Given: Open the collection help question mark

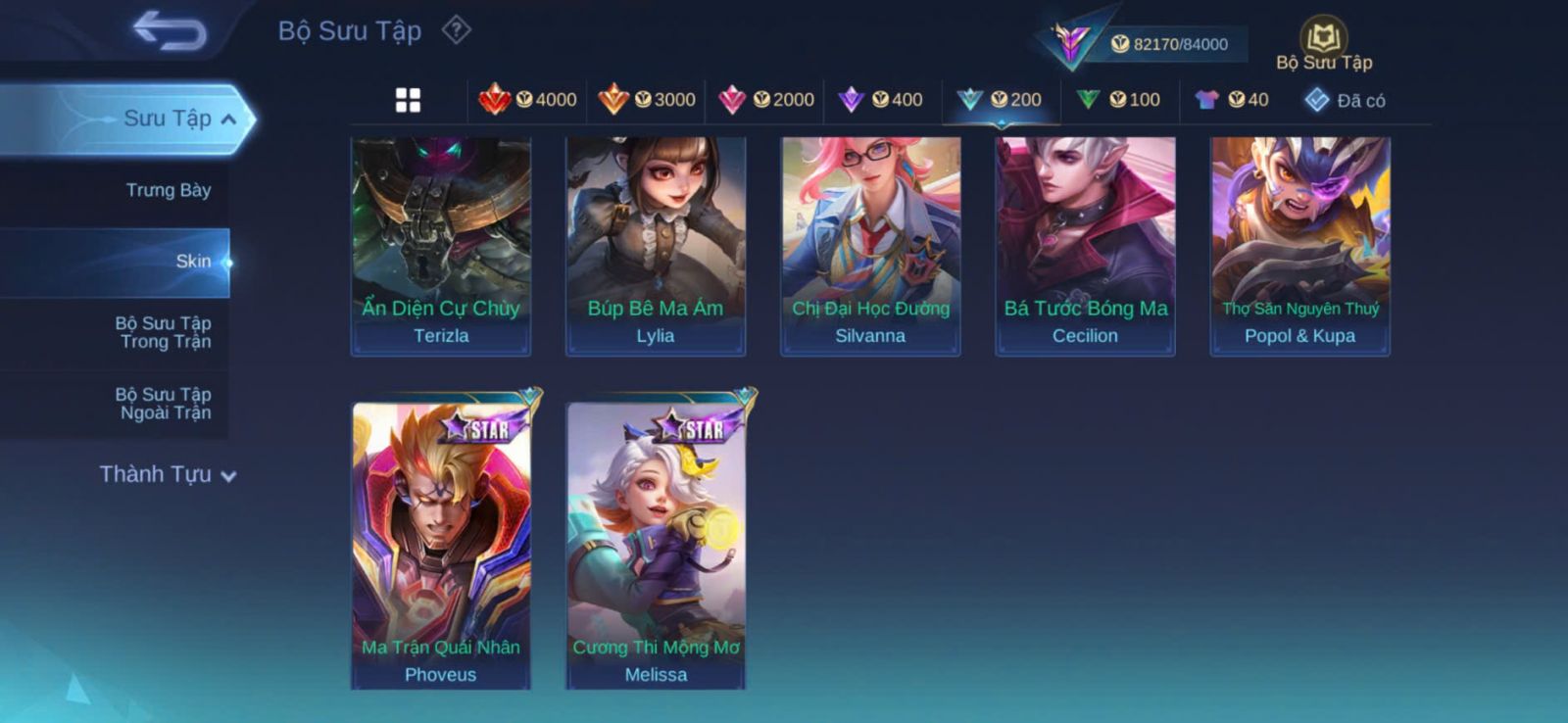Looking at the screenshot, I should coord(456,30).
